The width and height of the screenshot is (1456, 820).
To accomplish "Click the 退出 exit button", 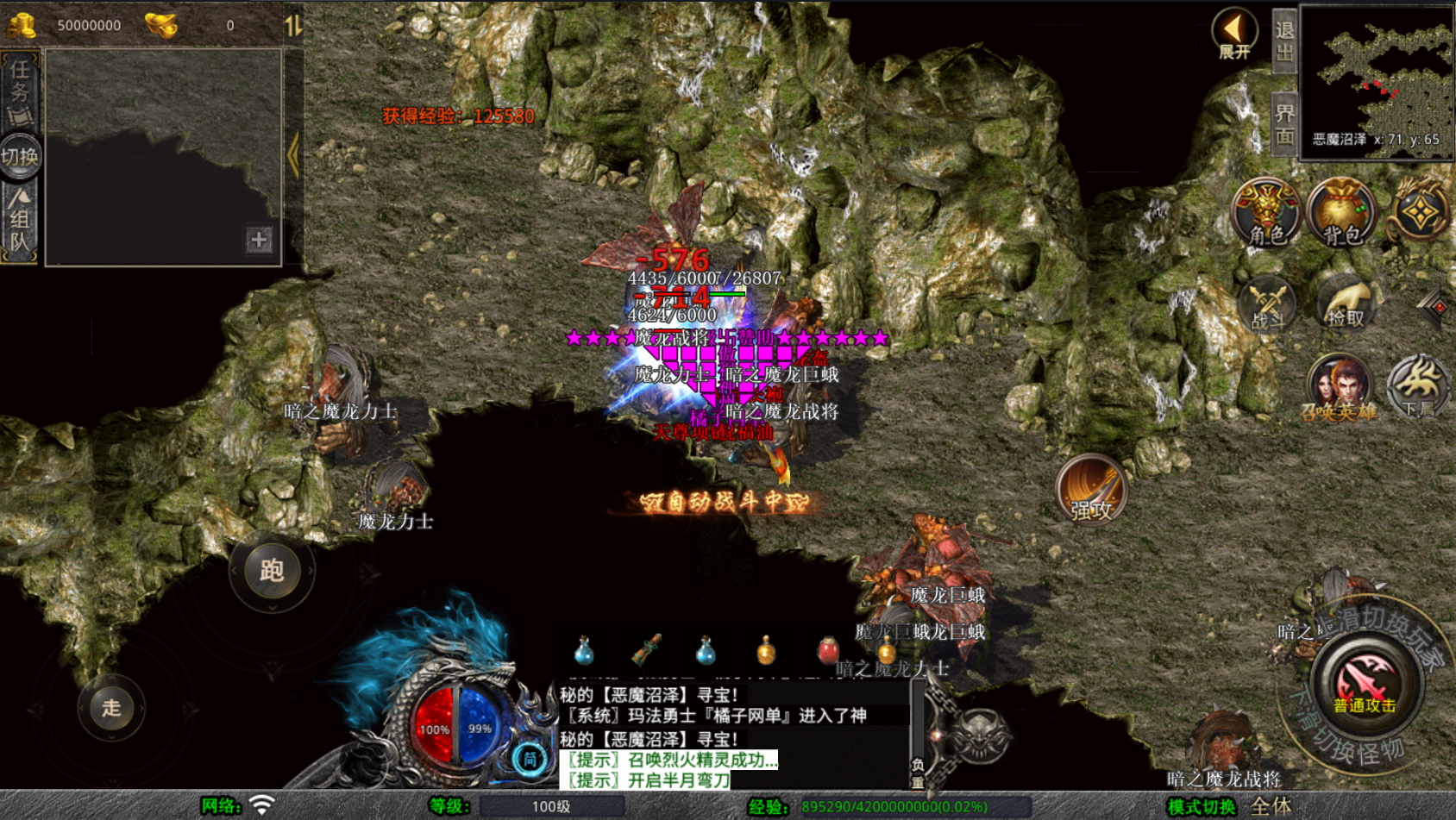I will (x=1284, y=41).
